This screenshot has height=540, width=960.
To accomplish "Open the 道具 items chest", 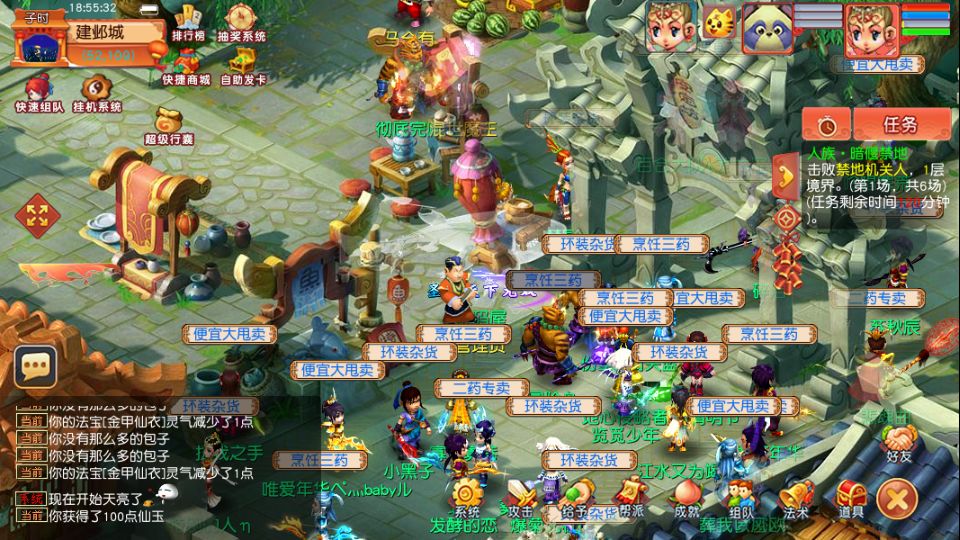I will click(x=851, y=496).
